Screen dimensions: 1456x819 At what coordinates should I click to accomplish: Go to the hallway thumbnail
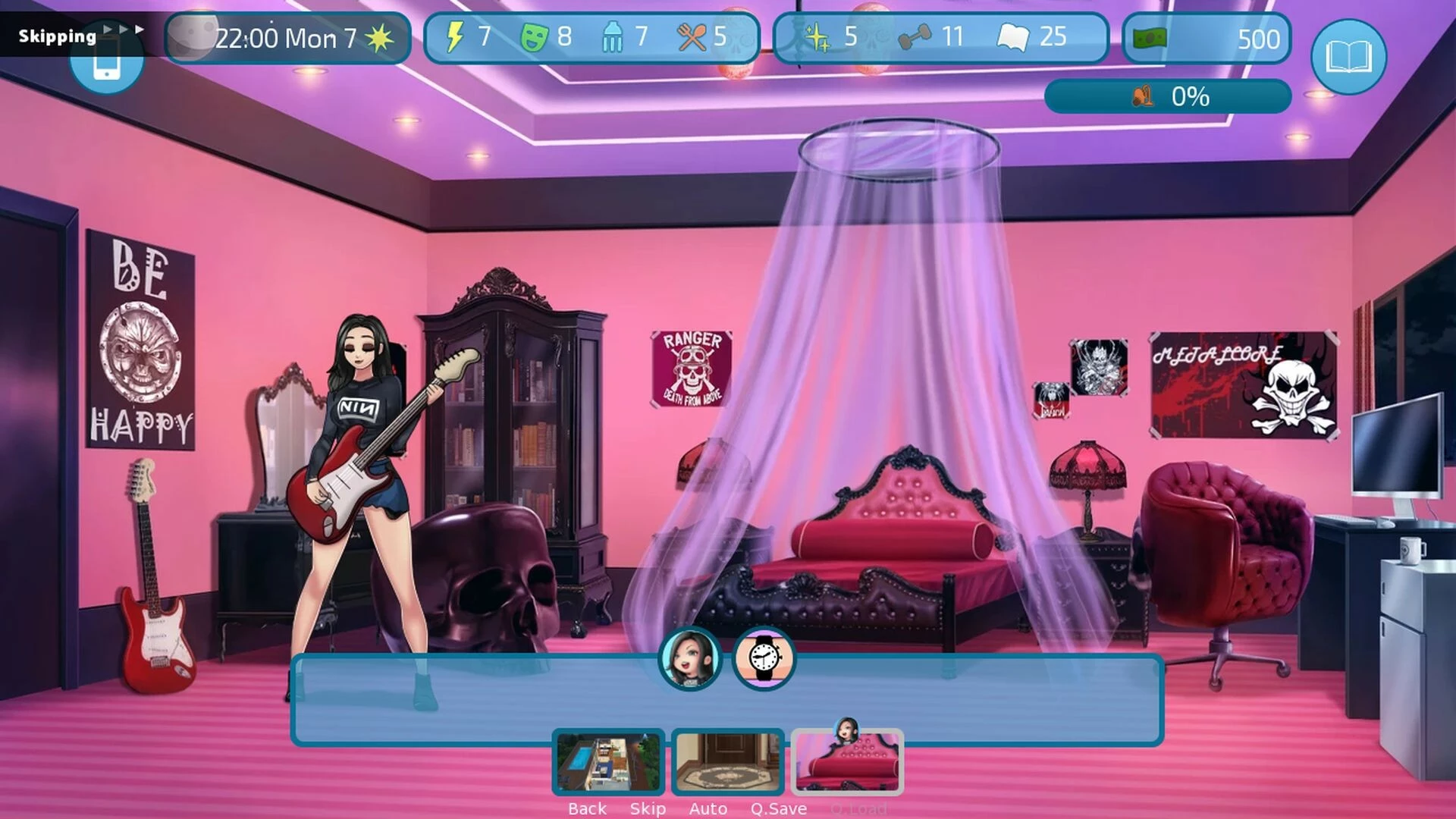coord(727,762)
